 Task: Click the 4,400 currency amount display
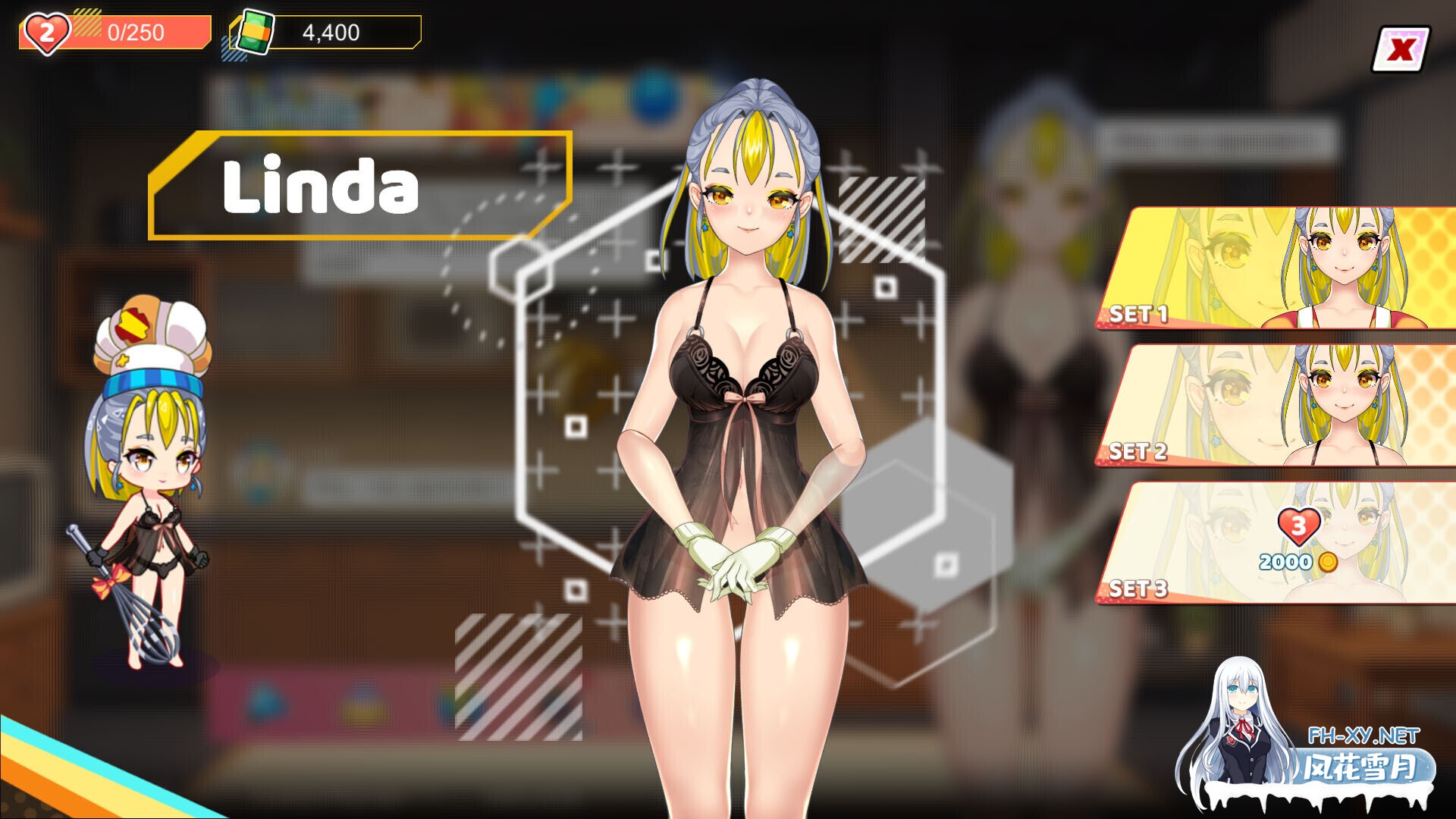tap(330, 32)
